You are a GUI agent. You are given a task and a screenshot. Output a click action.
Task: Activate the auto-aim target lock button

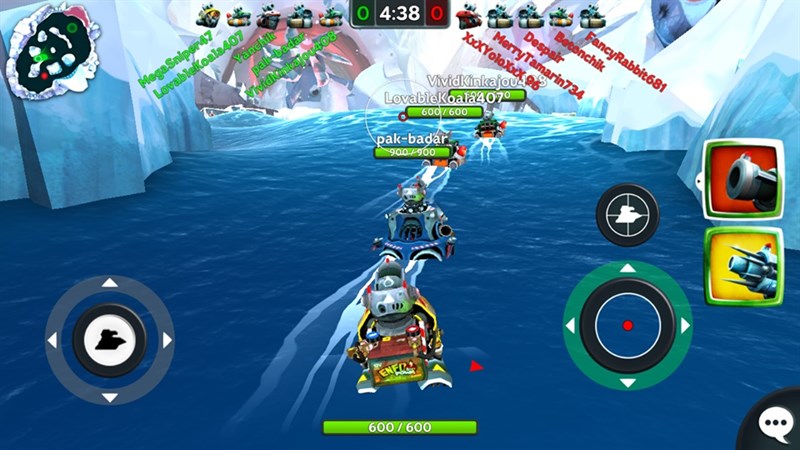point(627,214)
